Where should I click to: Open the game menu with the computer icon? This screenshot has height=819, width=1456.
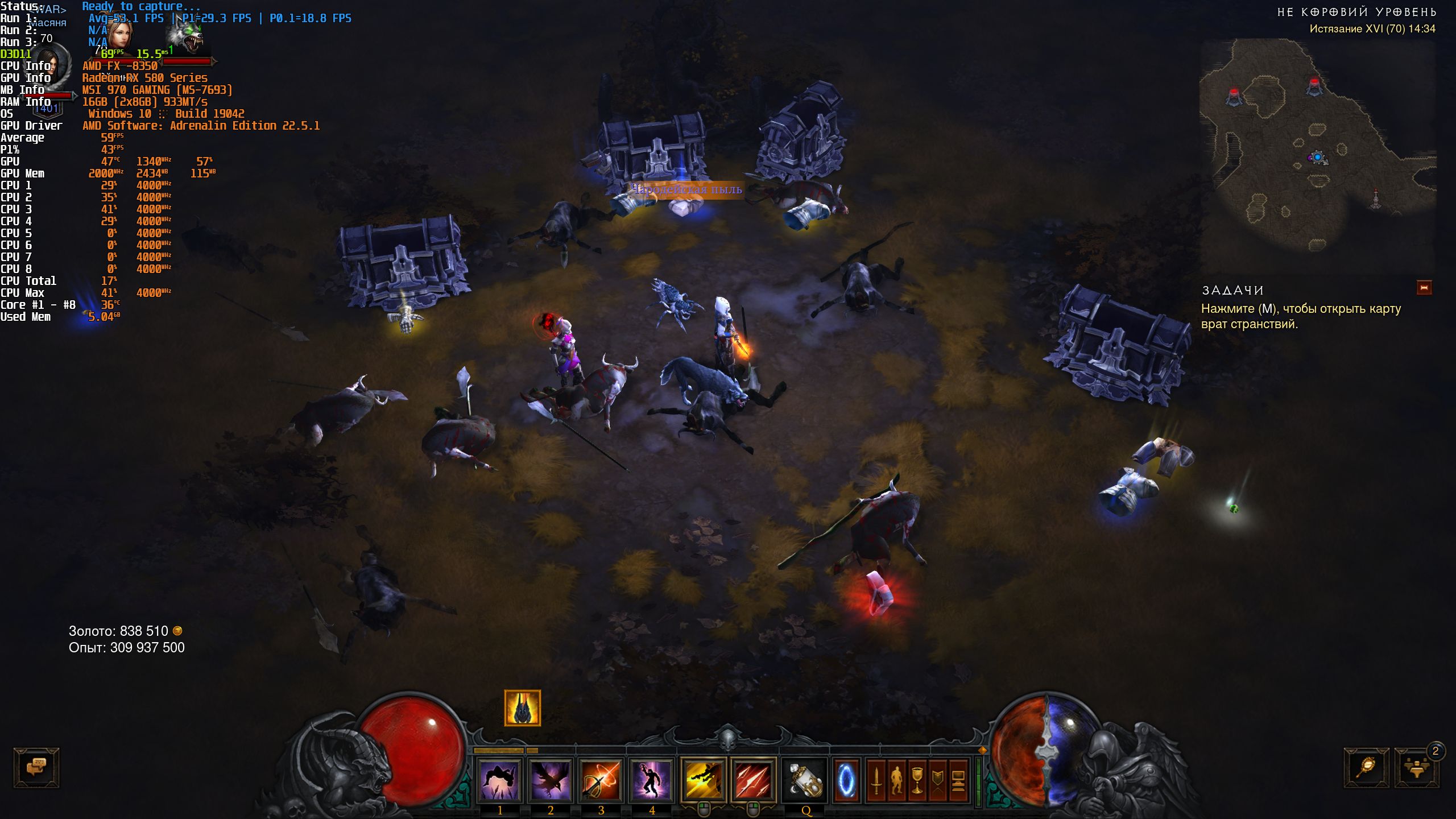click(x=958, y=781)
